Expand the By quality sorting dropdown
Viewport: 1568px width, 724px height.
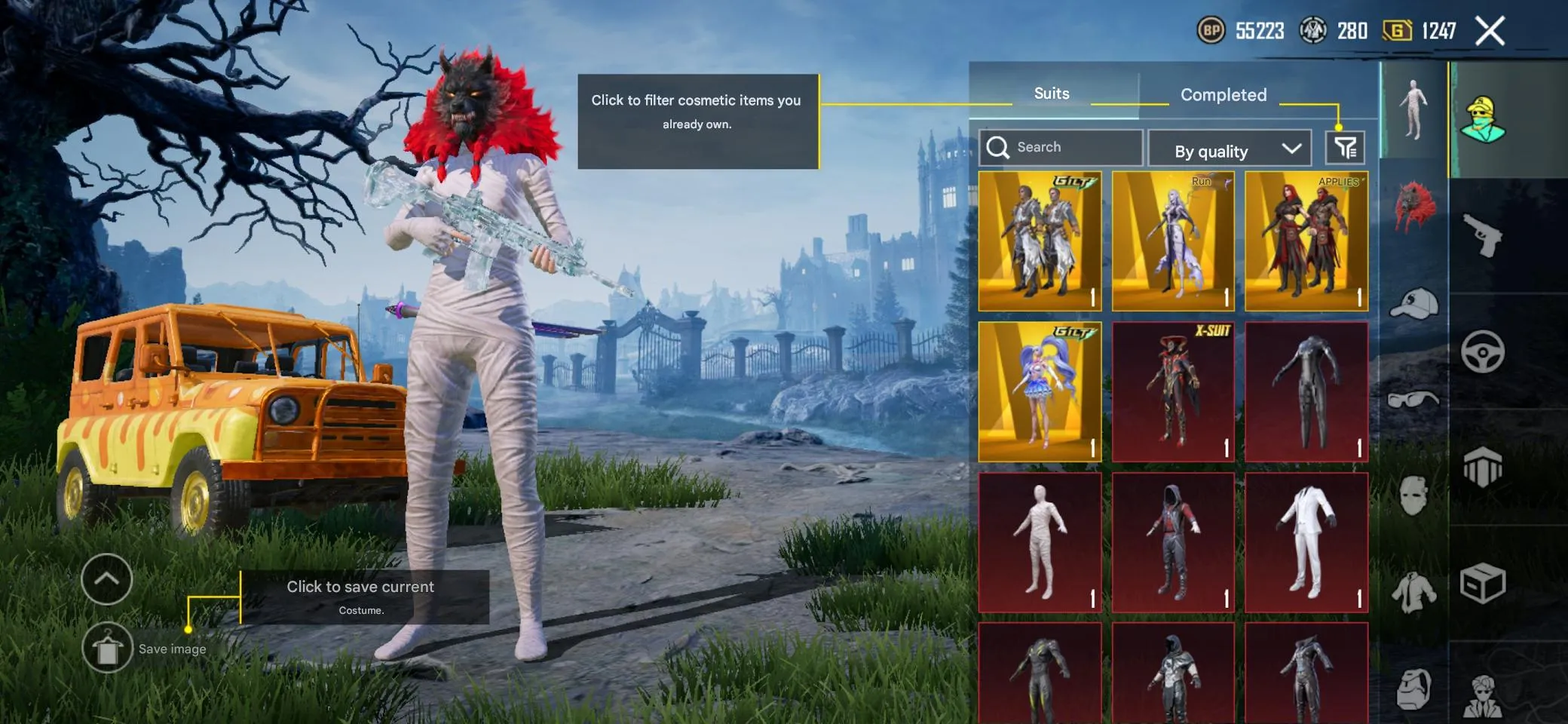(1230, 149)
